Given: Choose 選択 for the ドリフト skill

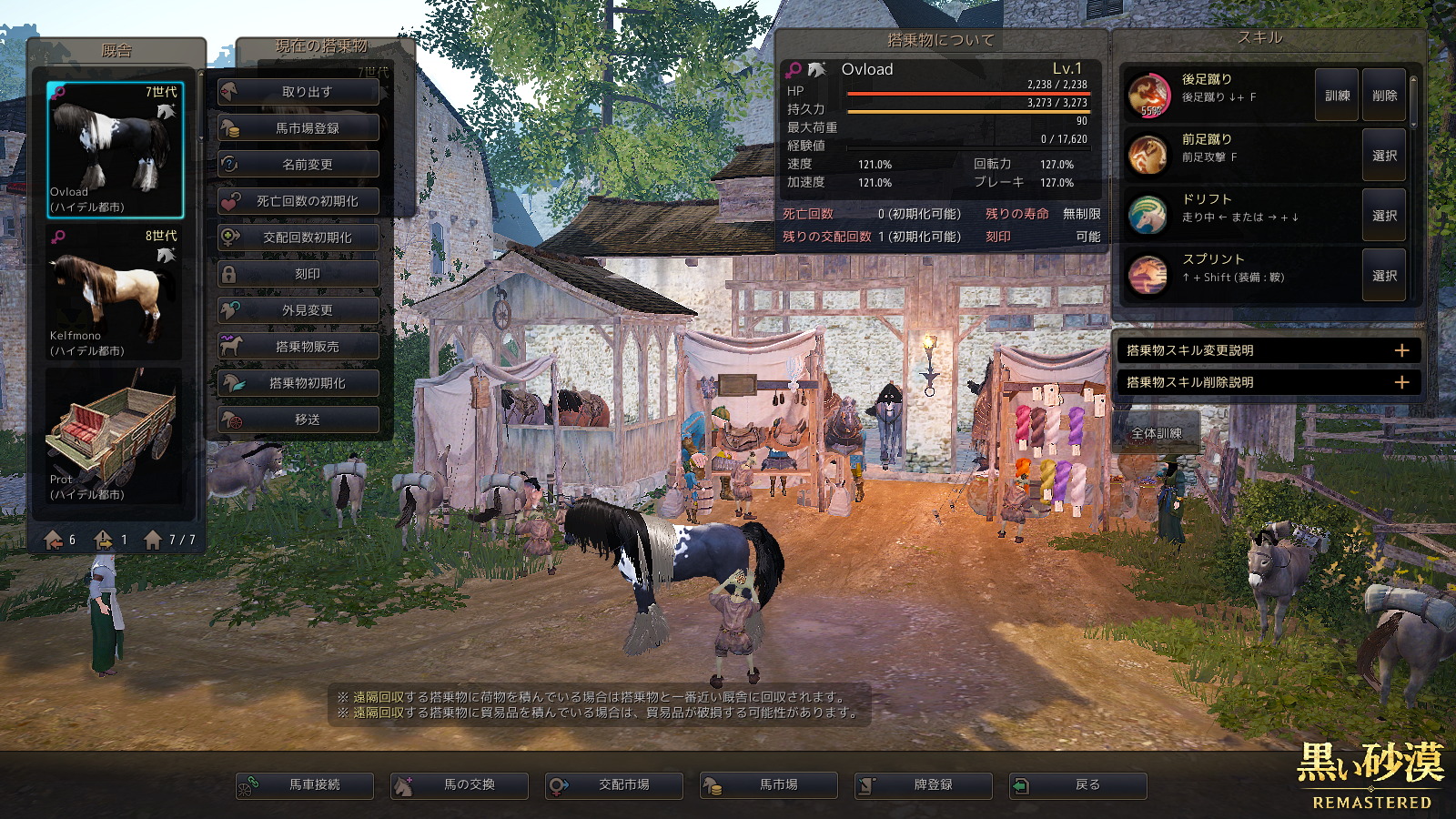Looking at the screenshot, I should [1384, 216].
